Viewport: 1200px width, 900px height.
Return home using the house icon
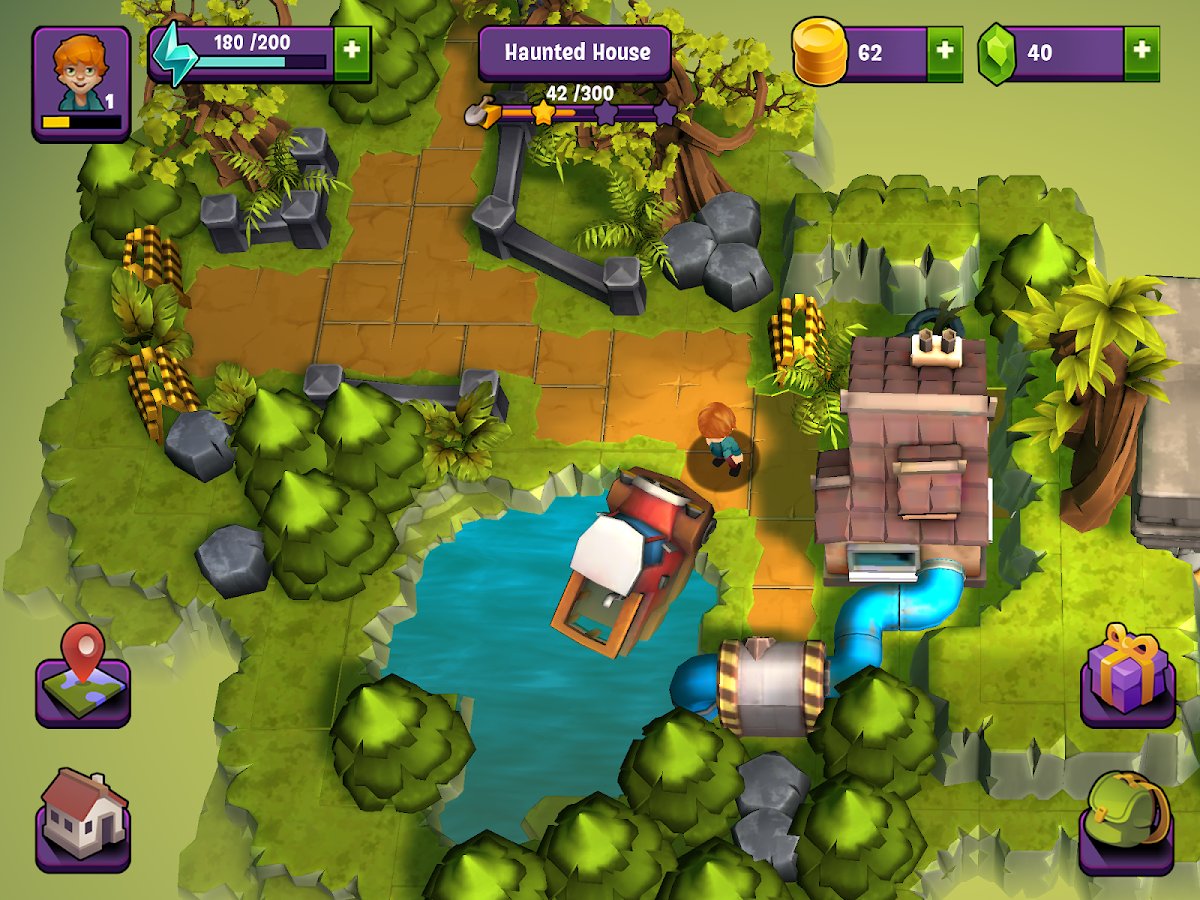tap(83, 820)
